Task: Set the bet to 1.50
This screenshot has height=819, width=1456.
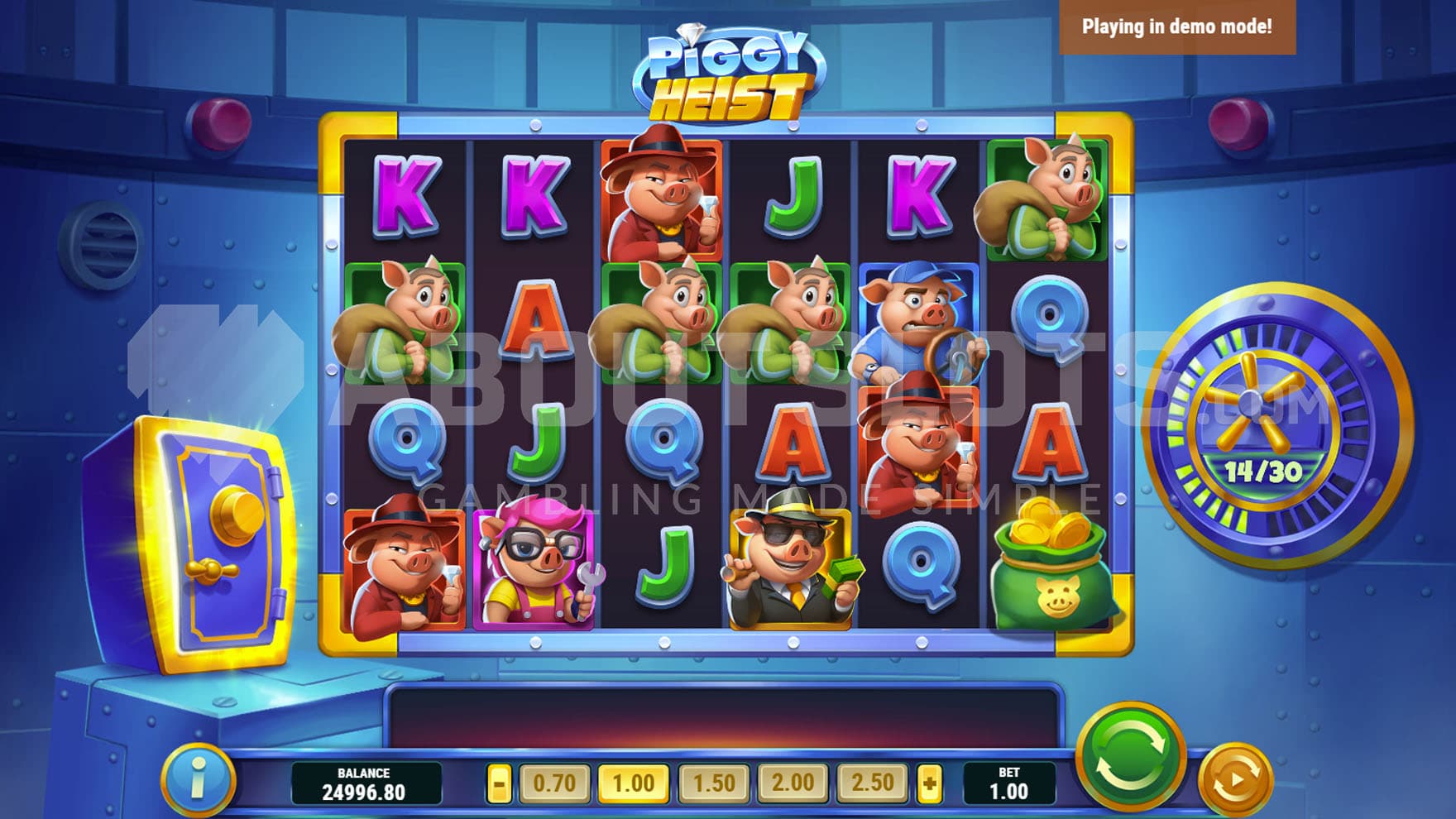Action: pos(713,782)
